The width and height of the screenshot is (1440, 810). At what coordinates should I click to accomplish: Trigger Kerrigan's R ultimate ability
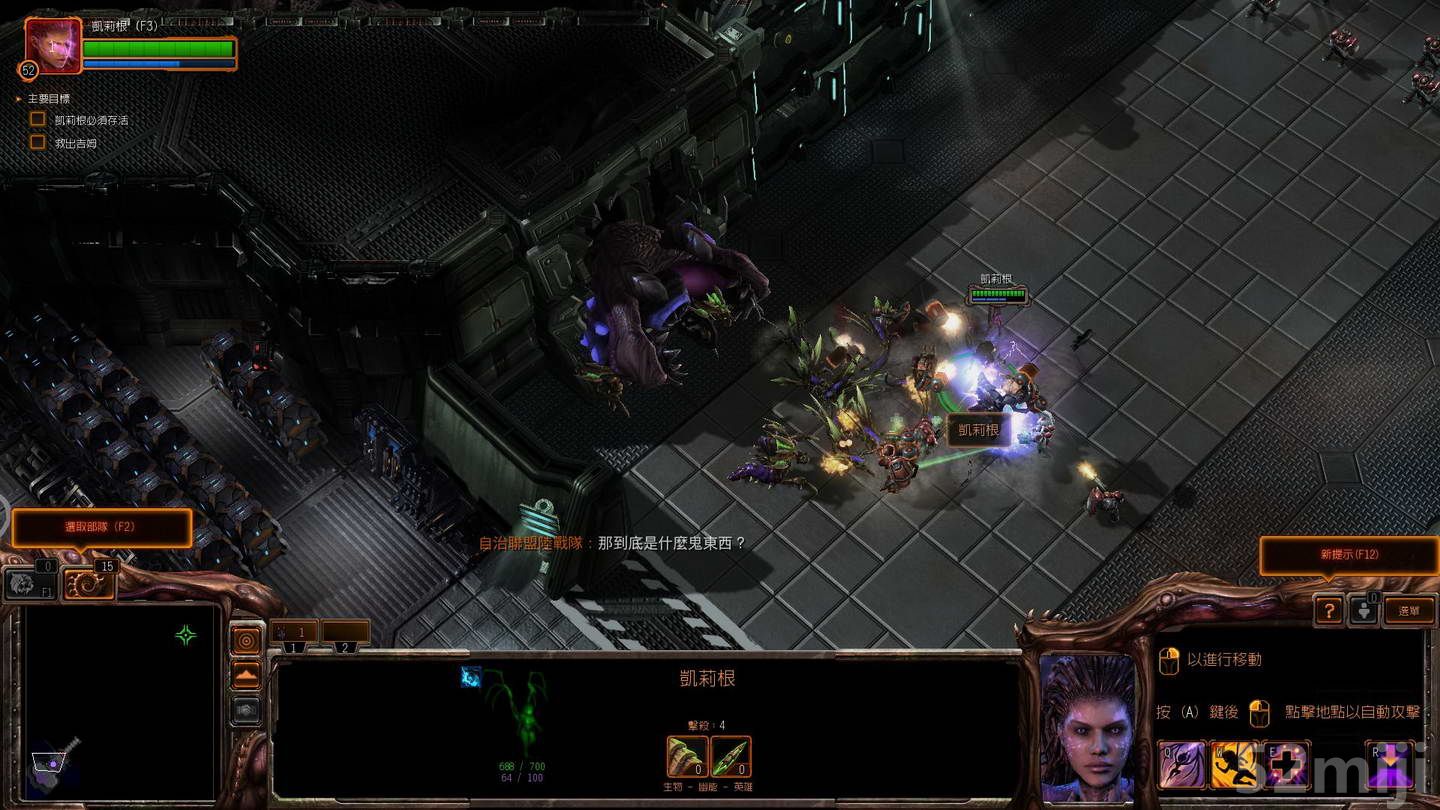1389,762
